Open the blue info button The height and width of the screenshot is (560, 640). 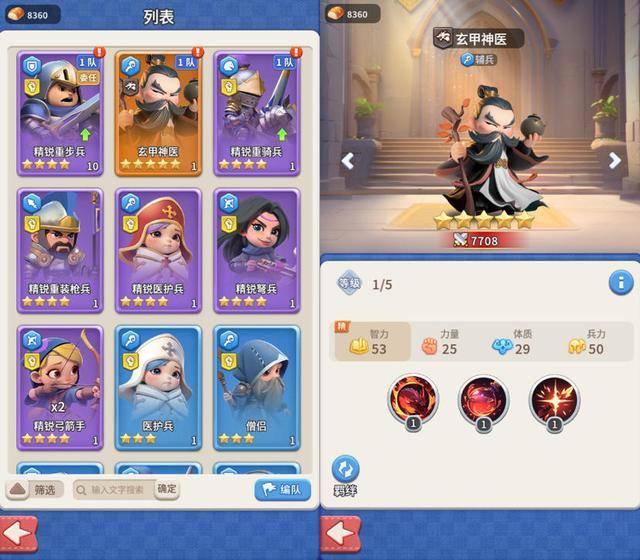click(621, 283)
